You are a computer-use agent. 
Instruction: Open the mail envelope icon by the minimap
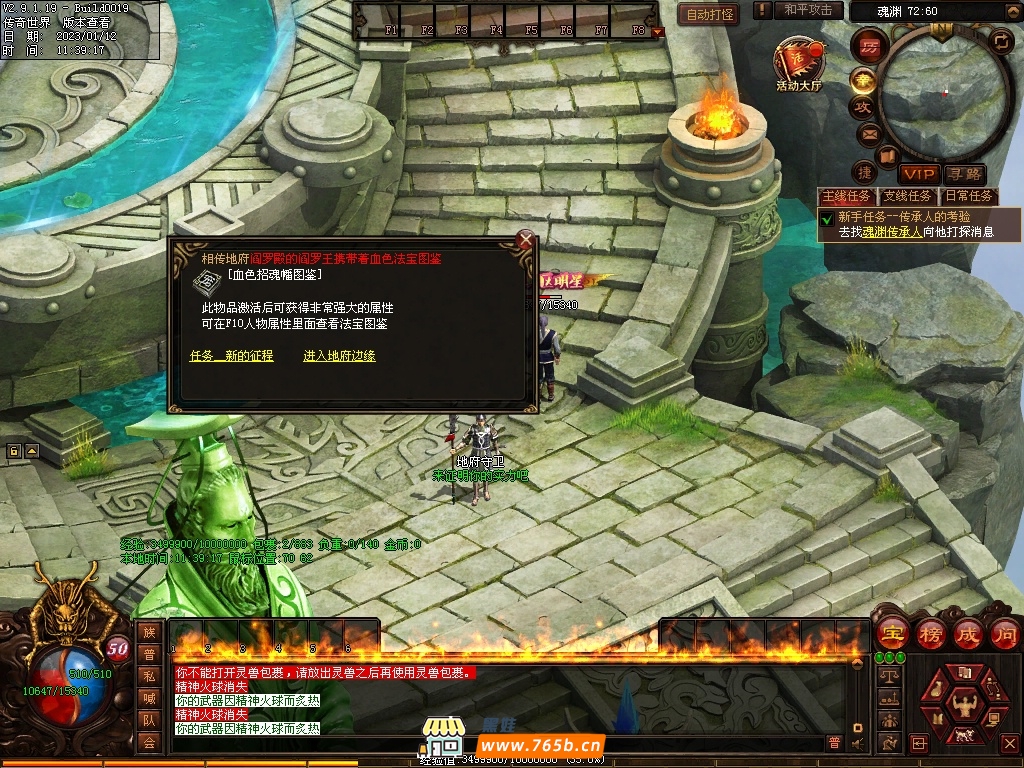(866, 134)
